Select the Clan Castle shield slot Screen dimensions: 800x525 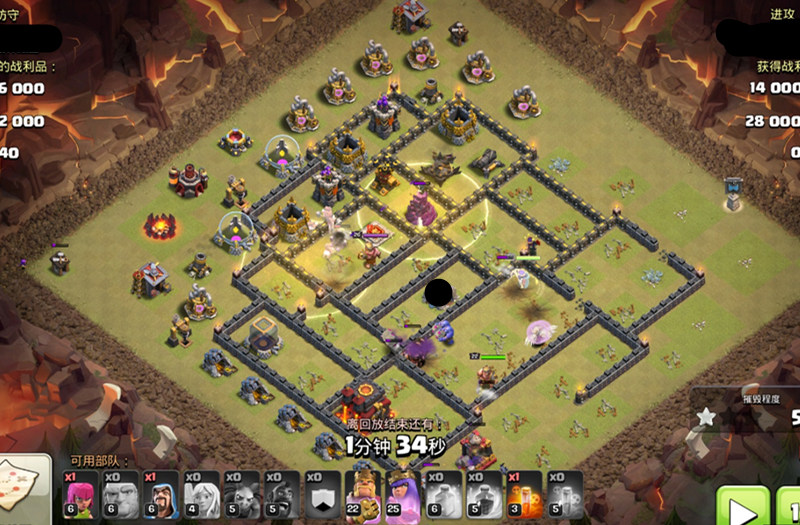click(x=321, y=494)
